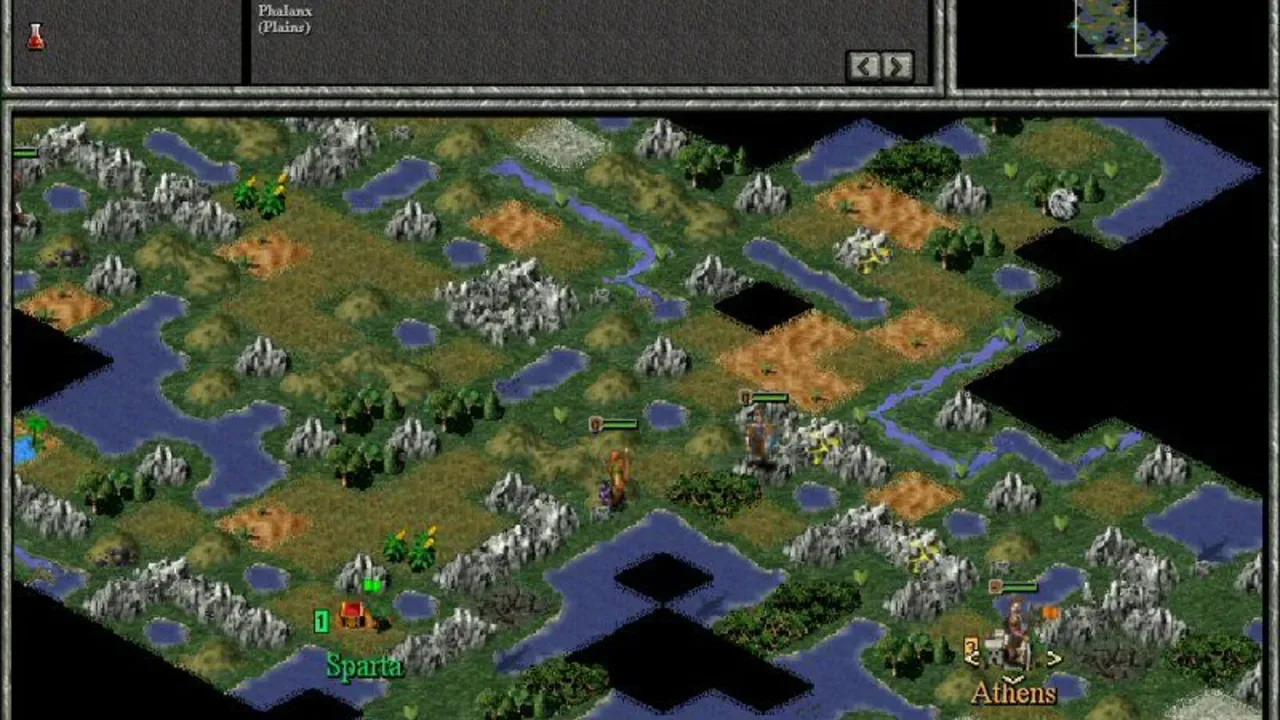Click the science beaker status icon
Image resolution: width=1280 pixels, height=720 pixels.
point(35,35)
